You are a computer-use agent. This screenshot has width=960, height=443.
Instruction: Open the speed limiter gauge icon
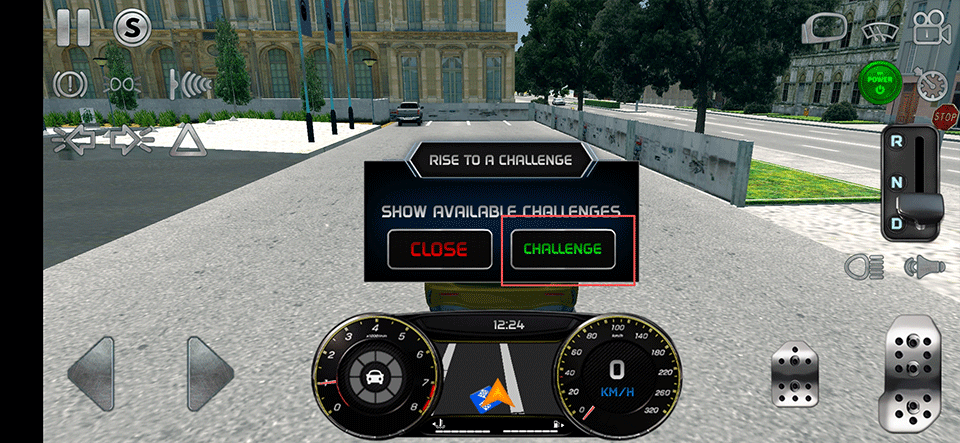(x=934, y=83)
